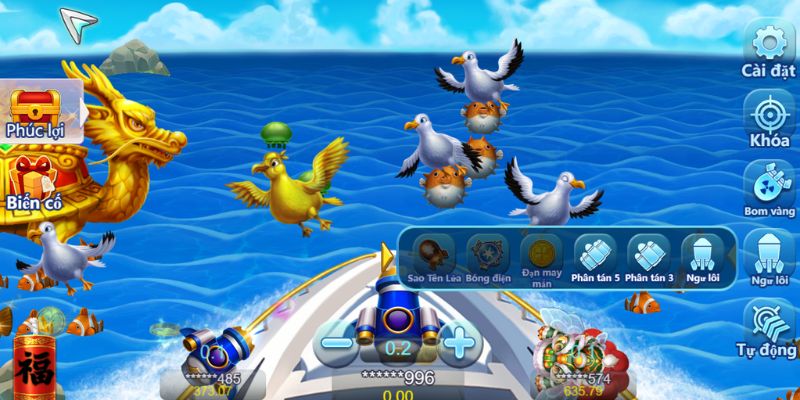Screen dimensions: 800x400
Task: Select the Phân tán 3 spread shot
Action: [x=649, y=254]
